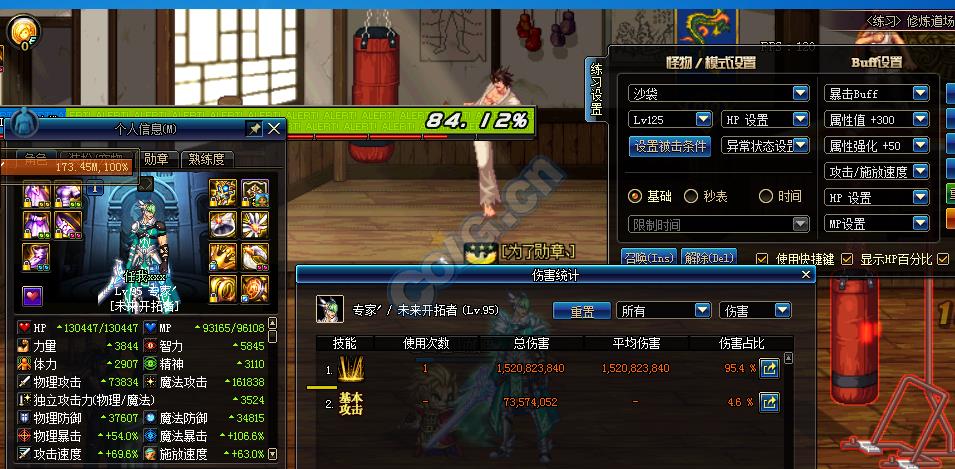Toggle the 显示HP百分比 checkbox
This screenshot has height=469, width=955.
tap(847, 259)
